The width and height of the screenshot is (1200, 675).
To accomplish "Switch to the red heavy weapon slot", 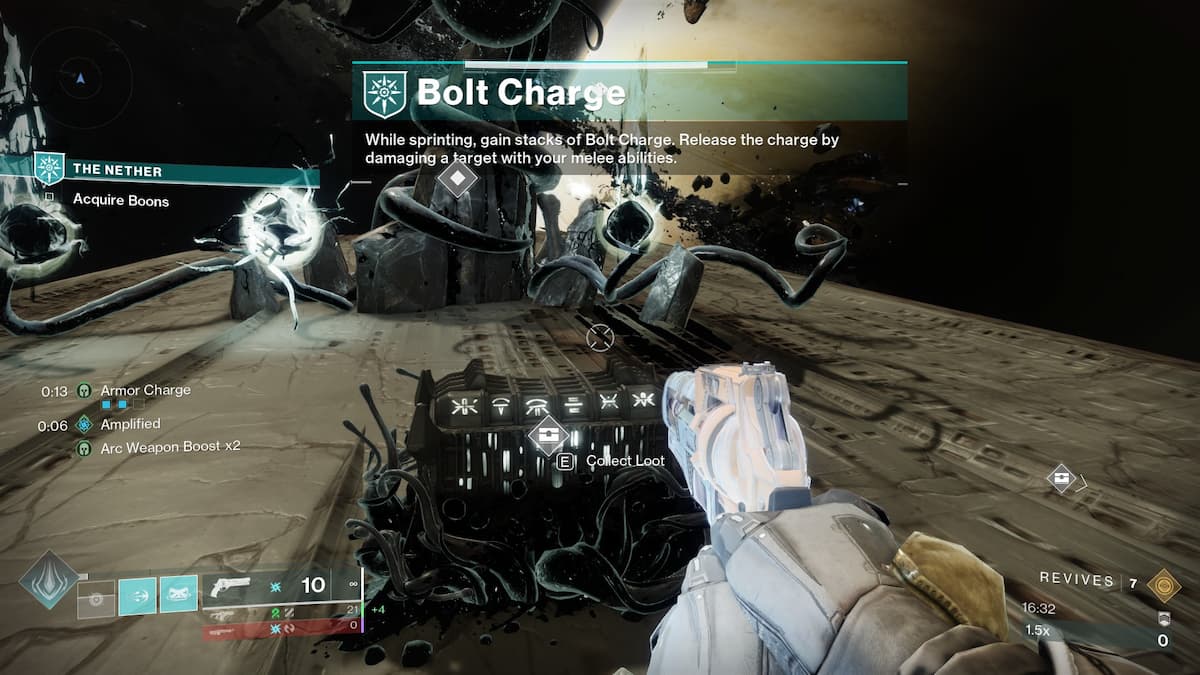I will click(x=281, y=630).
